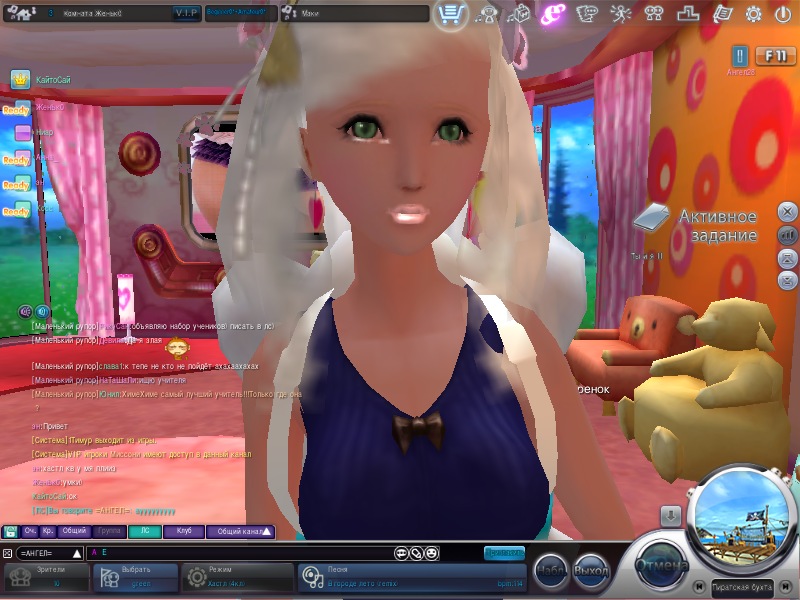The image size is (800, 600).
Task: Click the Набл. spectate button
Action: tap(551, 570)
